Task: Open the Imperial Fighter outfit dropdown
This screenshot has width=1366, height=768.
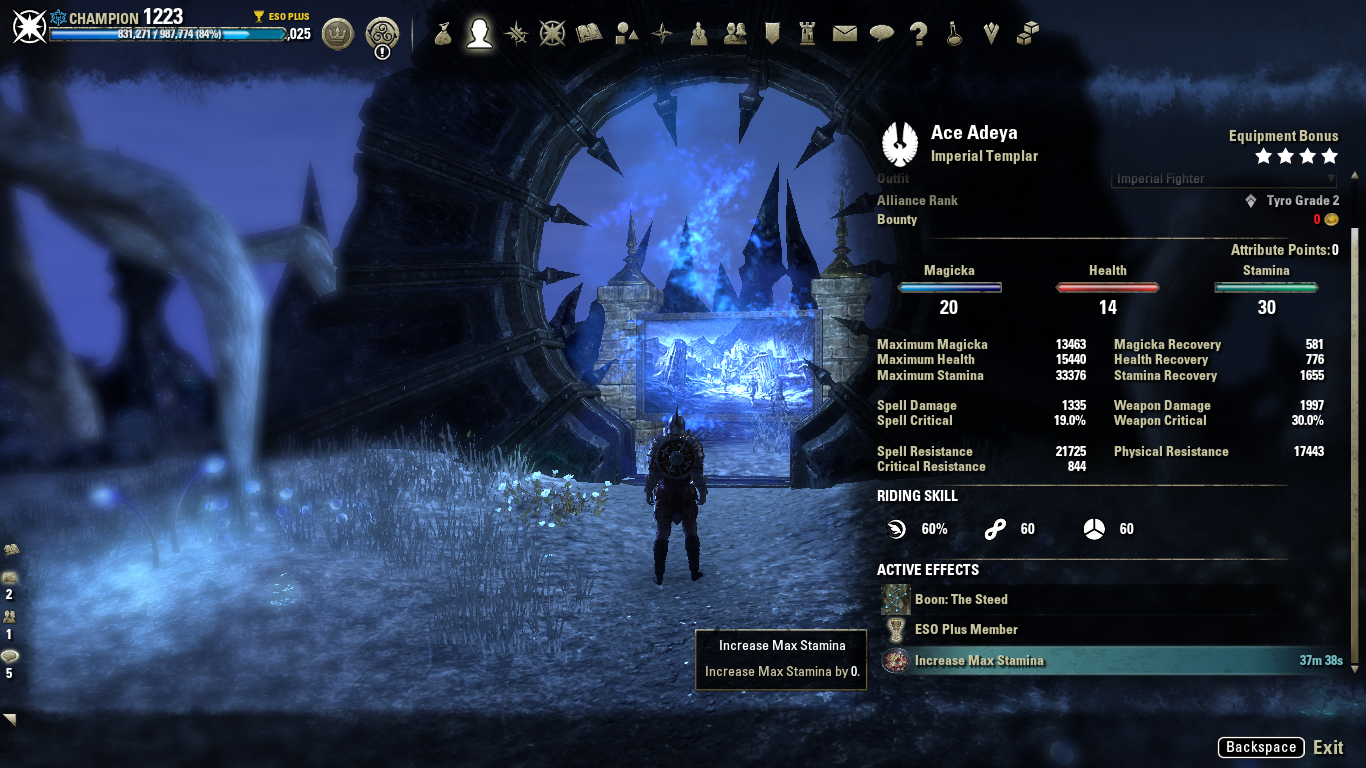Action: click(1224, 179)
